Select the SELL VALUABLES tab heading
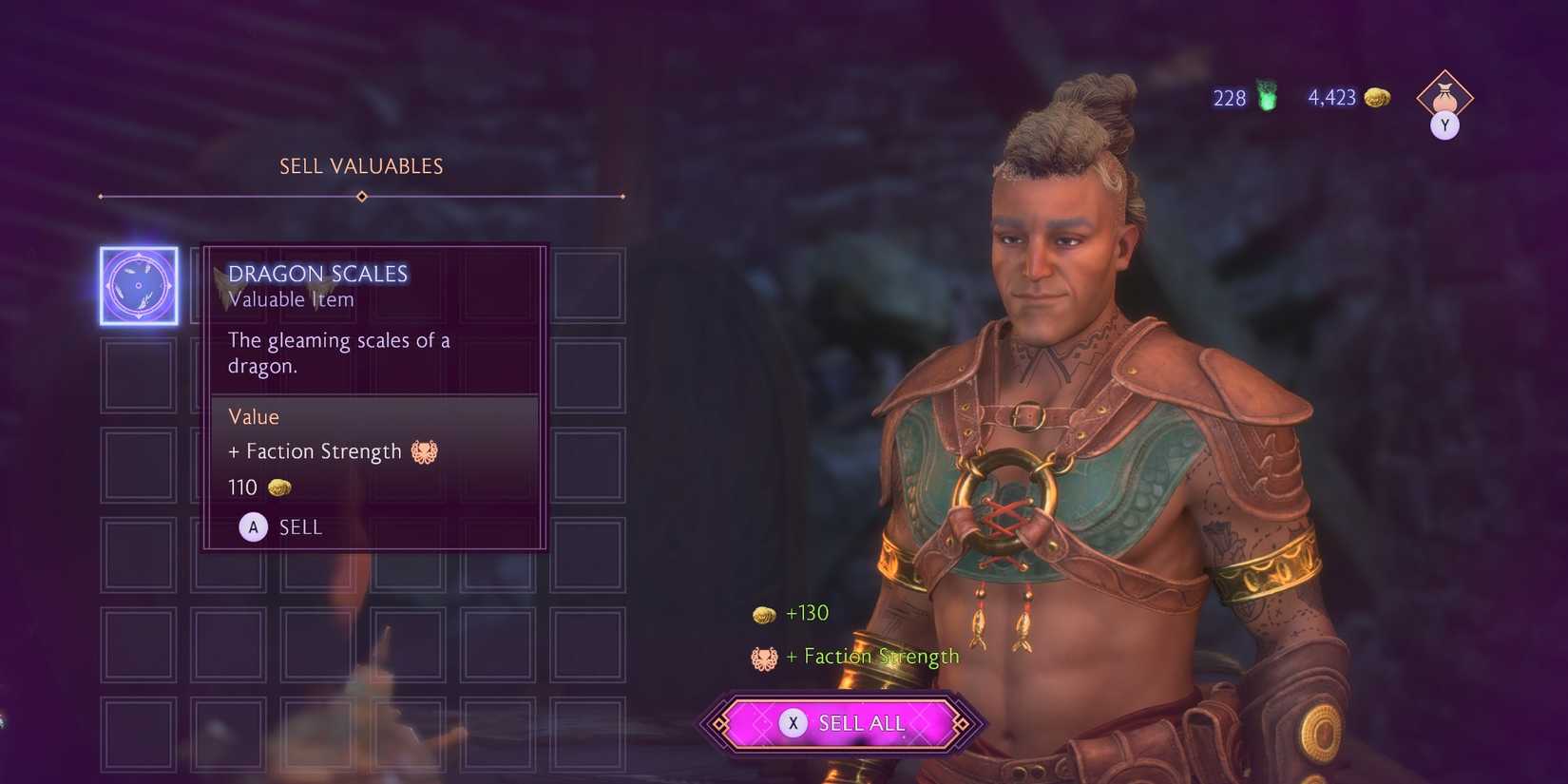The height and width of the screenshot is (784, 1568). (360, 165)
